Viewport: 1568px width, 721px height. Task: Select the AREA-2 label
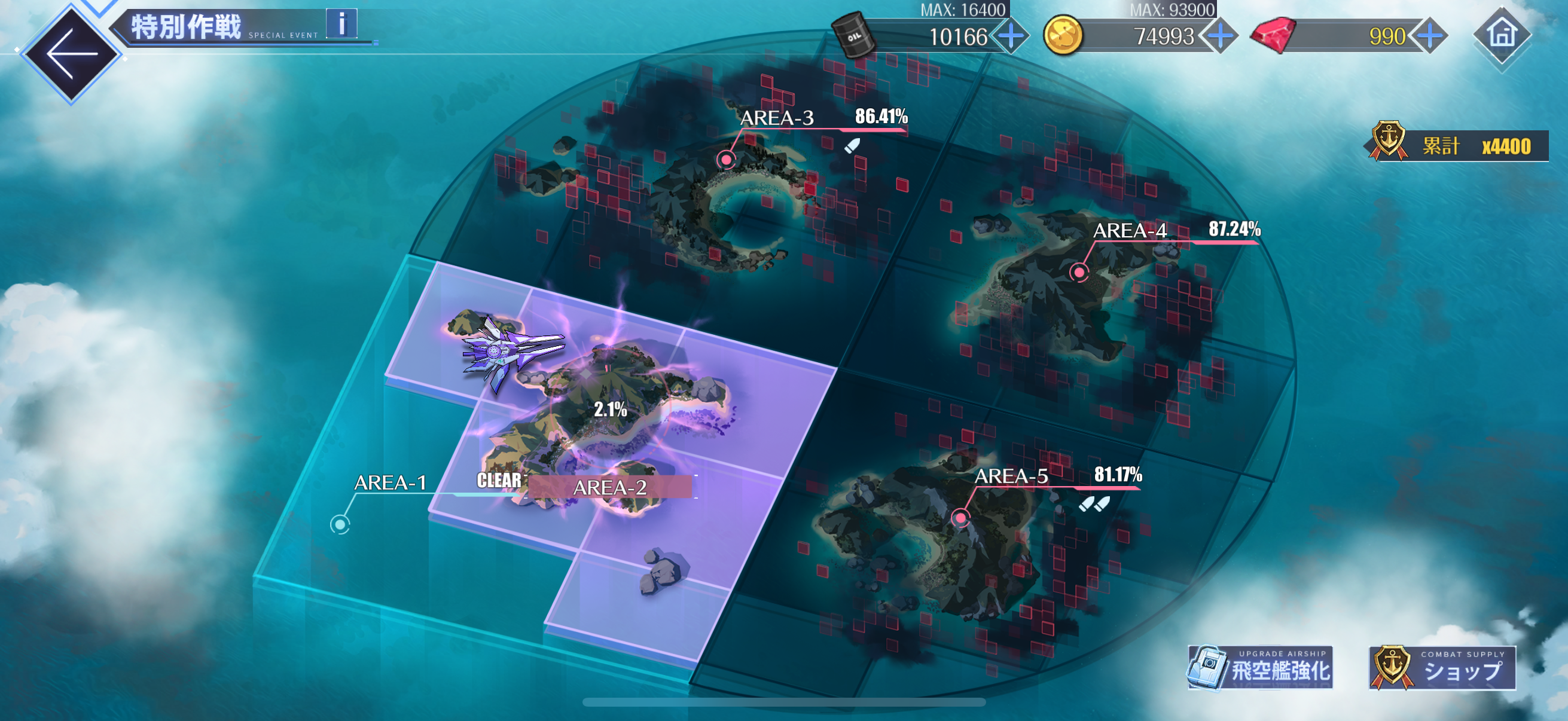(x=609, y=487)
